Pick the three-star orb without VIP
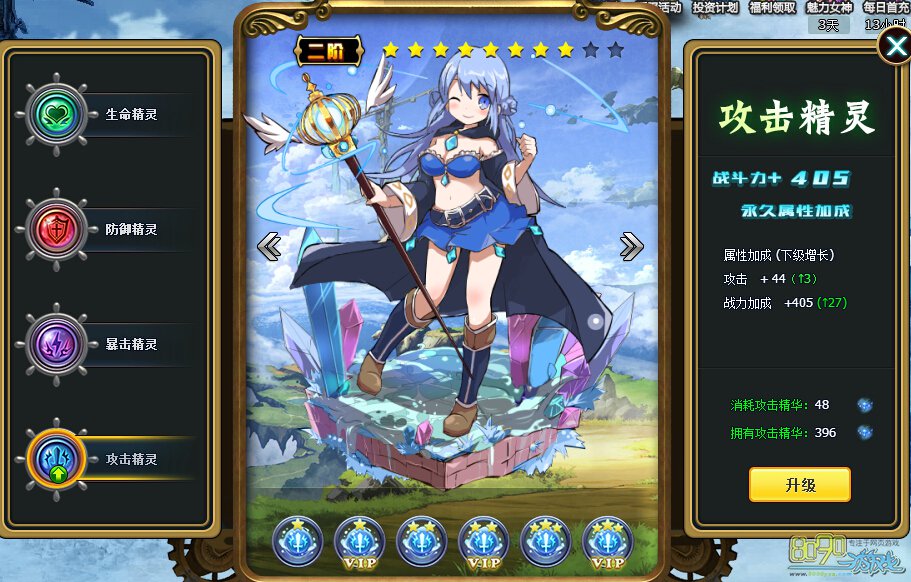 coord(545,540)
